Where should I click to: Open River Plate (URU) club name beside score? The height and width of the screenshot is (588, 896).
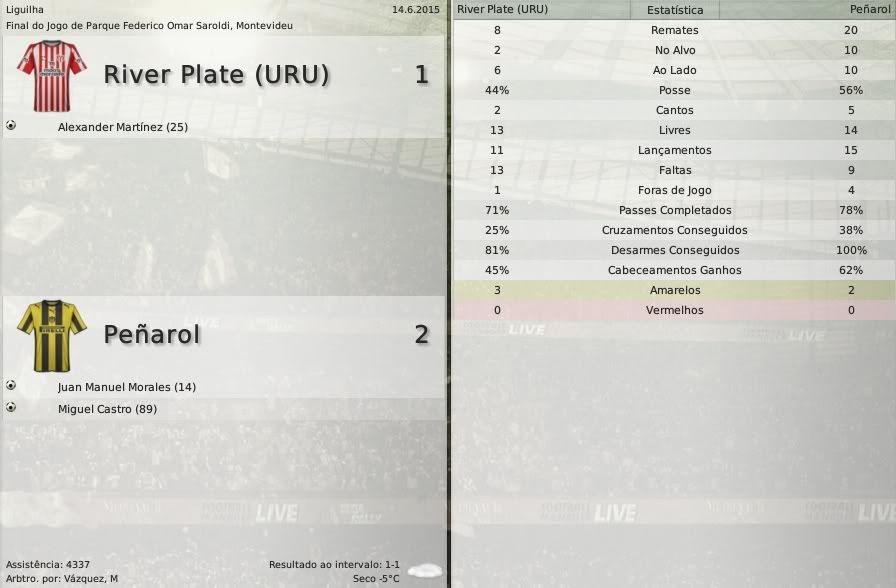click(x=216, y=75)
